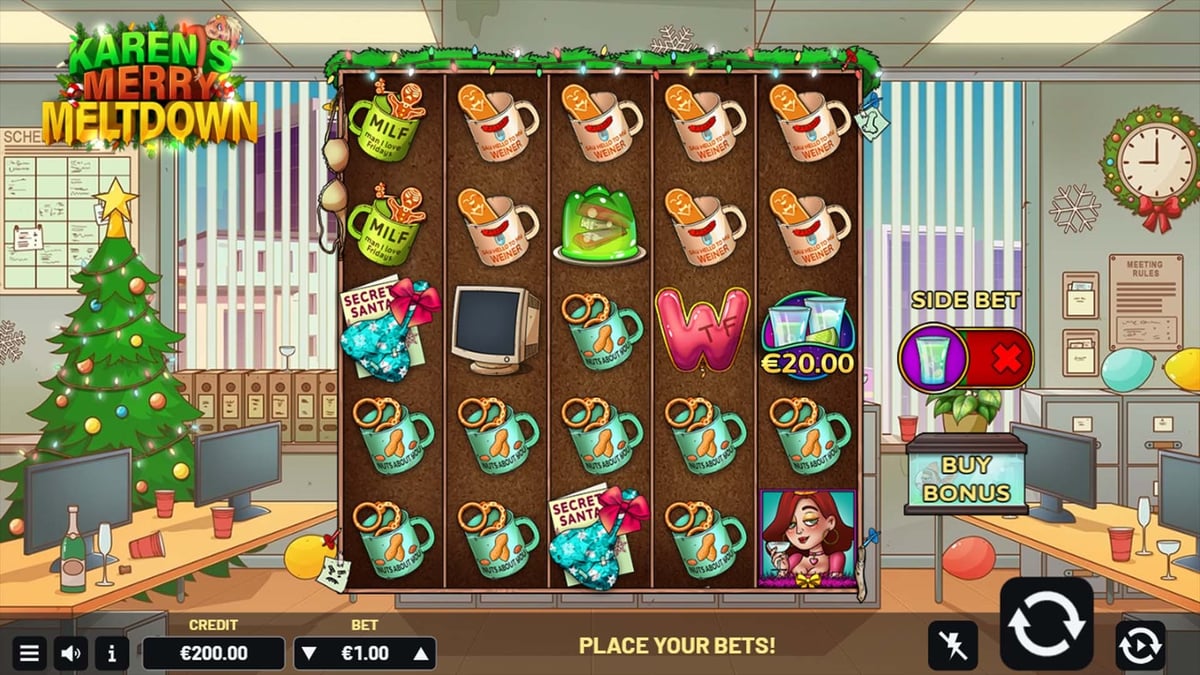Viewport: 1200px width, 675px height.
Task: Increase the bet amount arrow
Action: pyautogui.click(x=421, y=654)
